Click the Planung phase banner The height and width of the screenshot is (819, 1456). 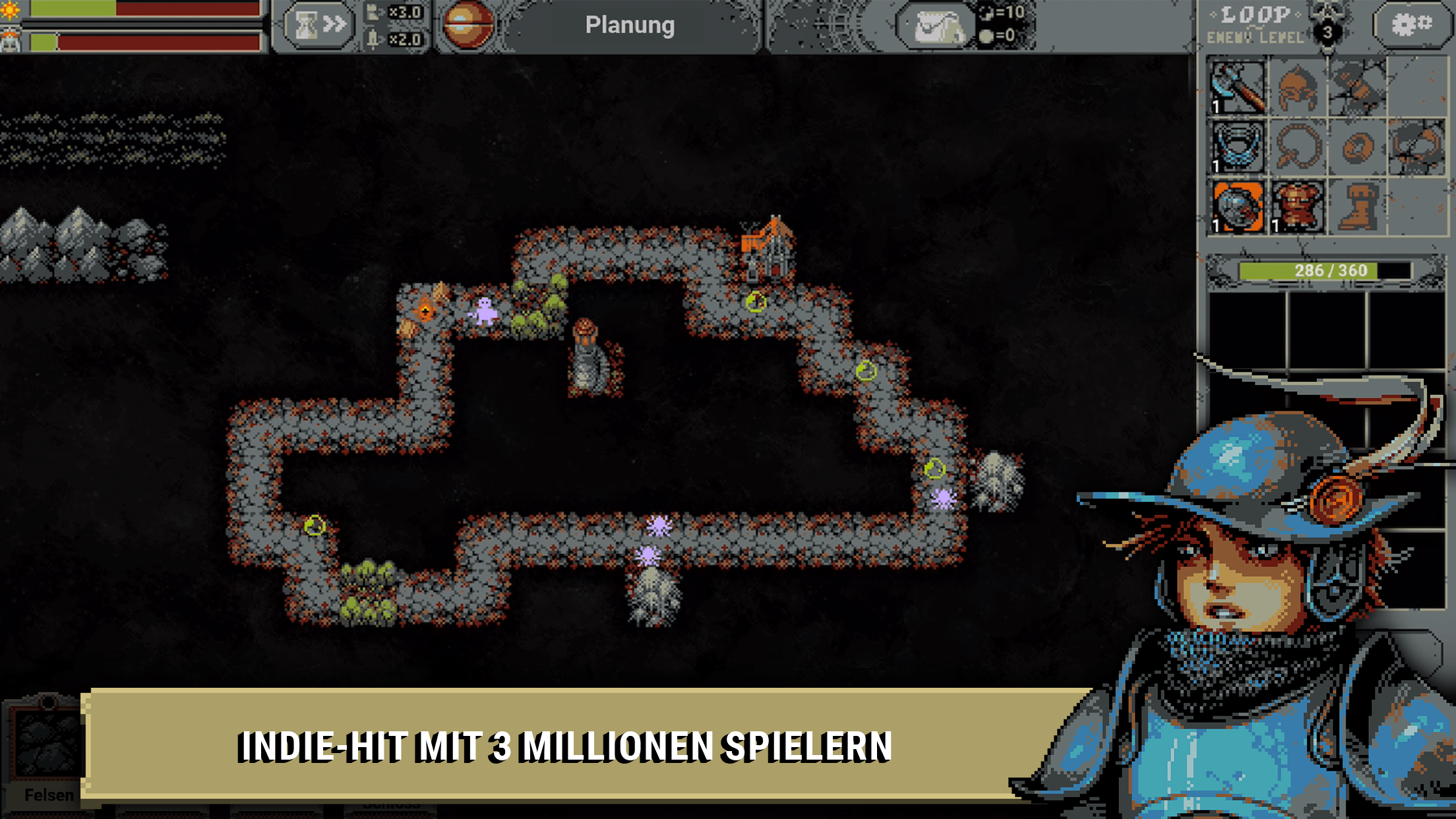(630, 26)
